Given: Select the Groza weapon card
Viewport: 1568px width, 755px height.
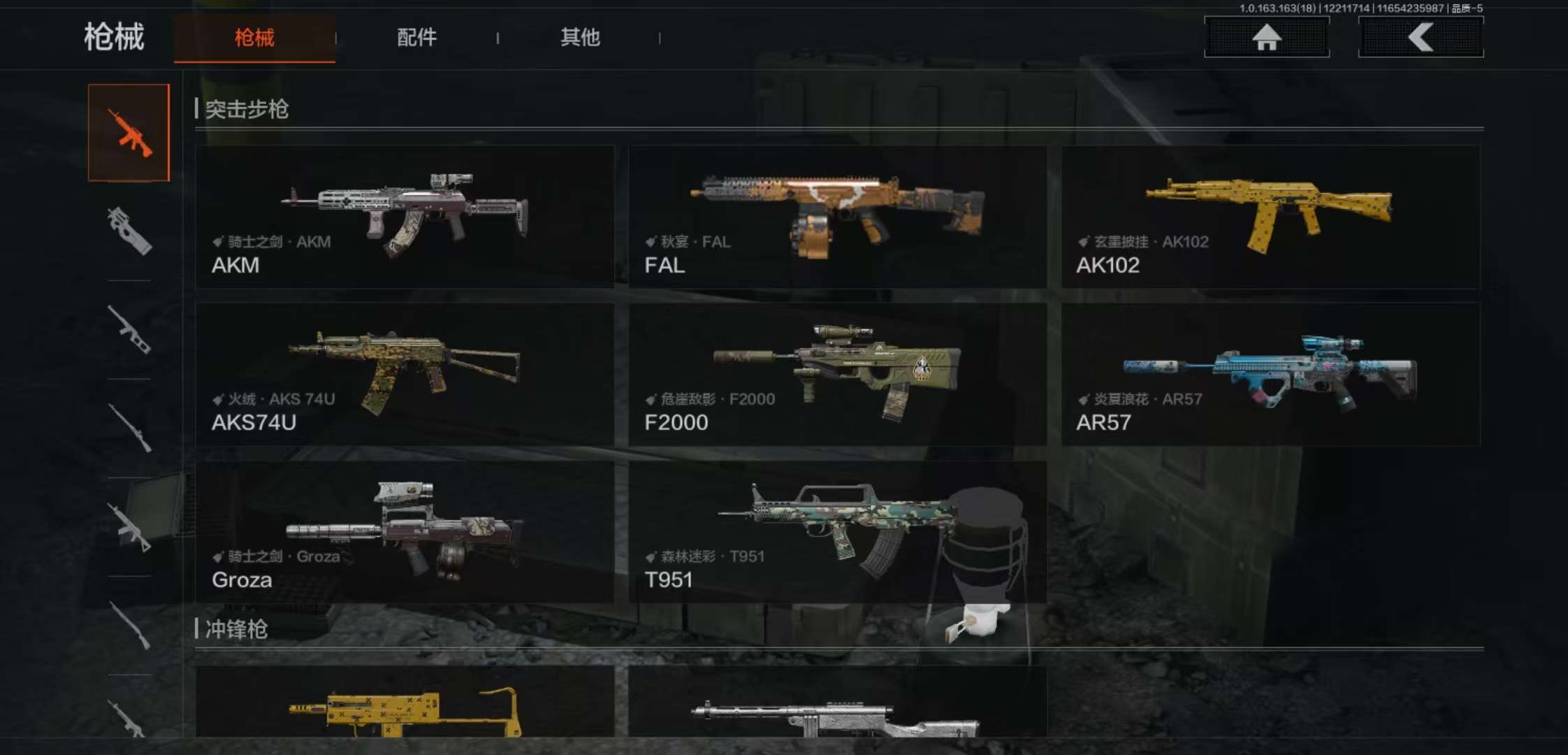Looking at the screenshot, I should click(405, 531).
